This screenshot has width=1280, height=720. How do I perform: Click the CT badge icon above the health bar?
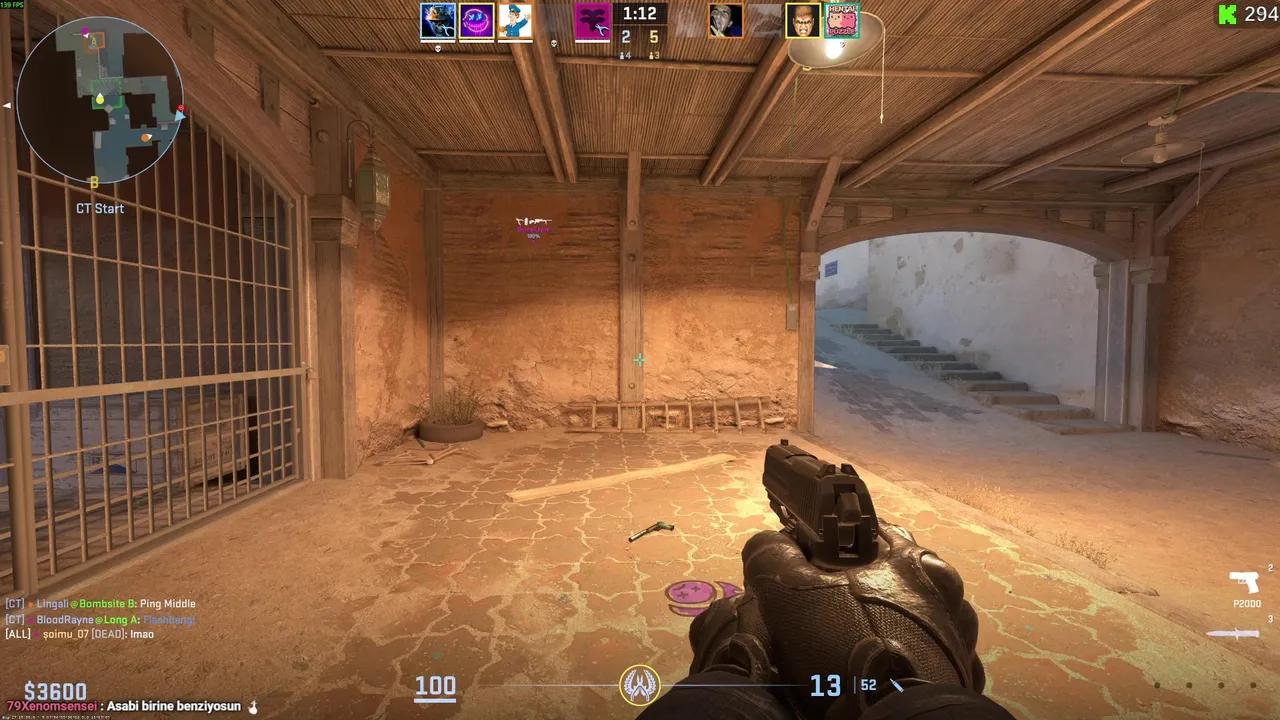pos(639,683)
